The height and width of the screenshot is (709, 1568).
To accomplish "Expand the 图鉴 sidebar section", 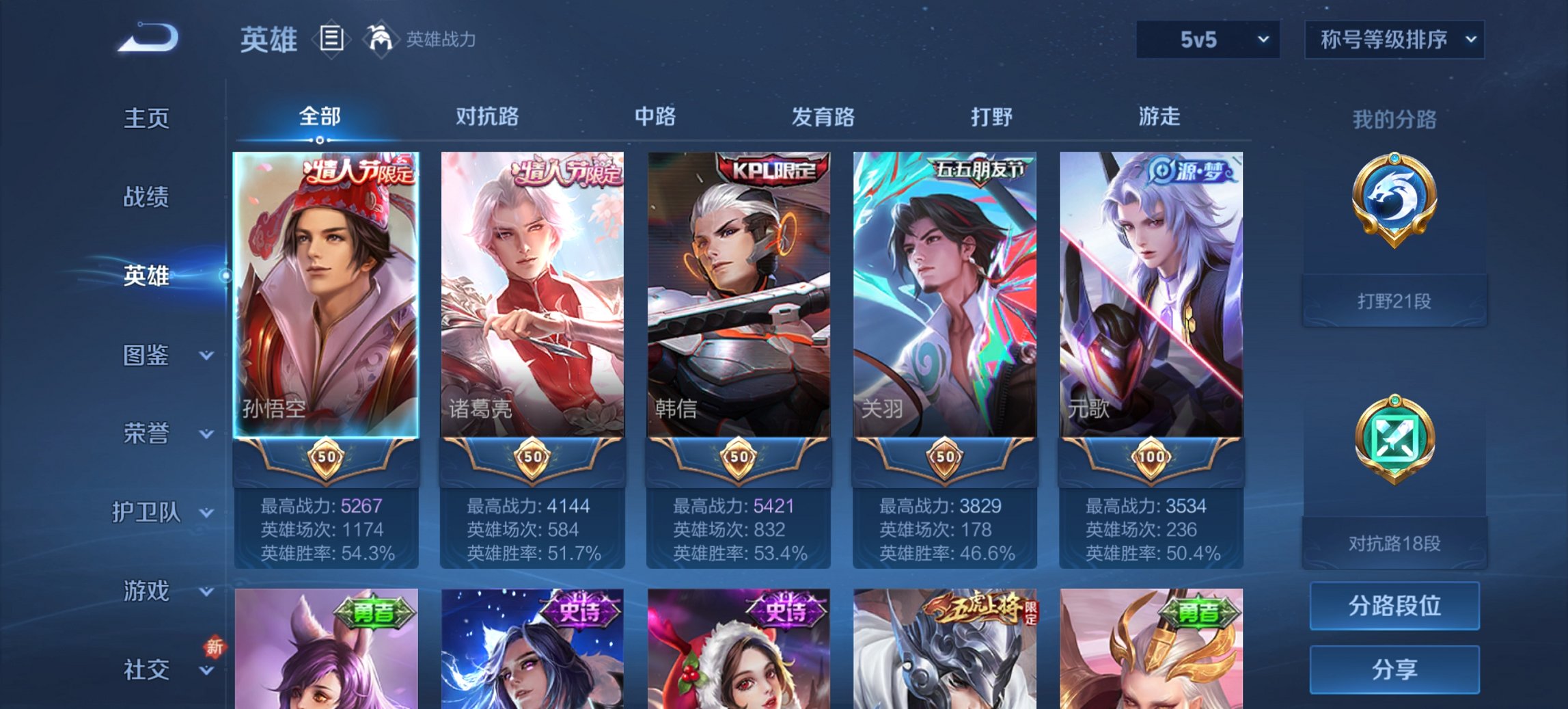I will 147,356.
